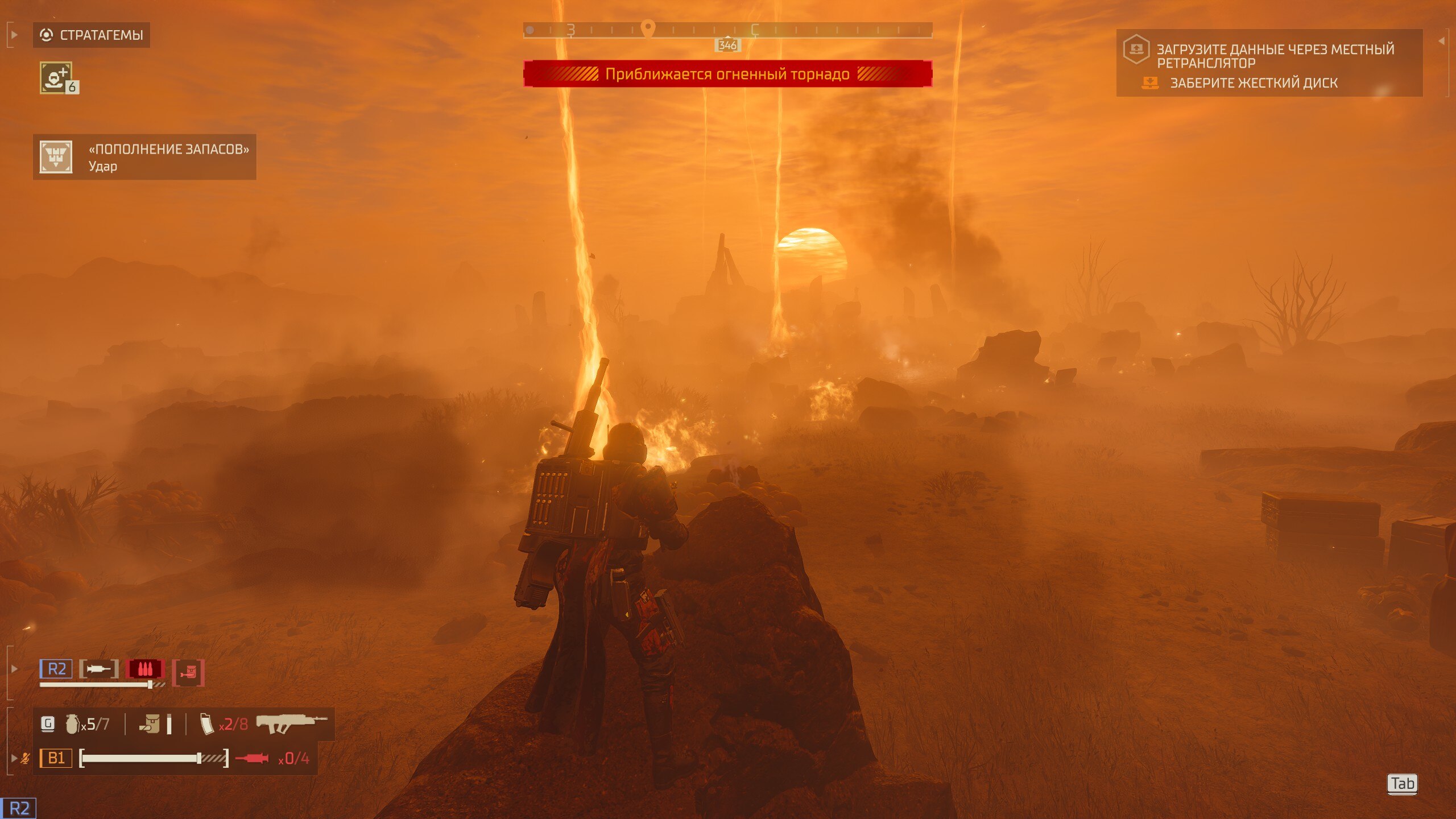Screen dimensions: 1456x819
Task: Click the red stim syringe icon
Action: click(252, 758)
